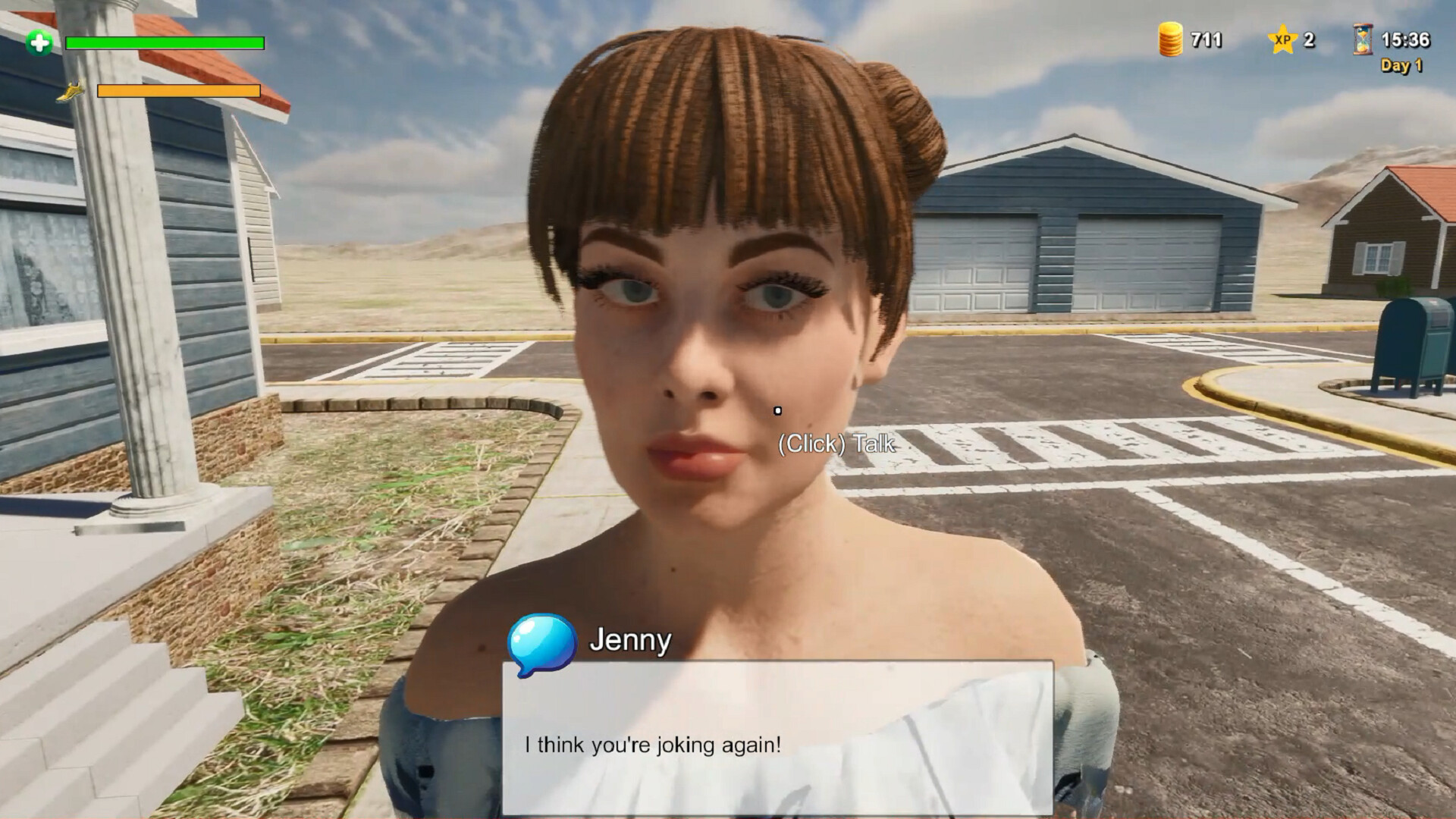Click the orange stamina progress bar
Screen dimensions: 1456x819
(x=177, y=92)
